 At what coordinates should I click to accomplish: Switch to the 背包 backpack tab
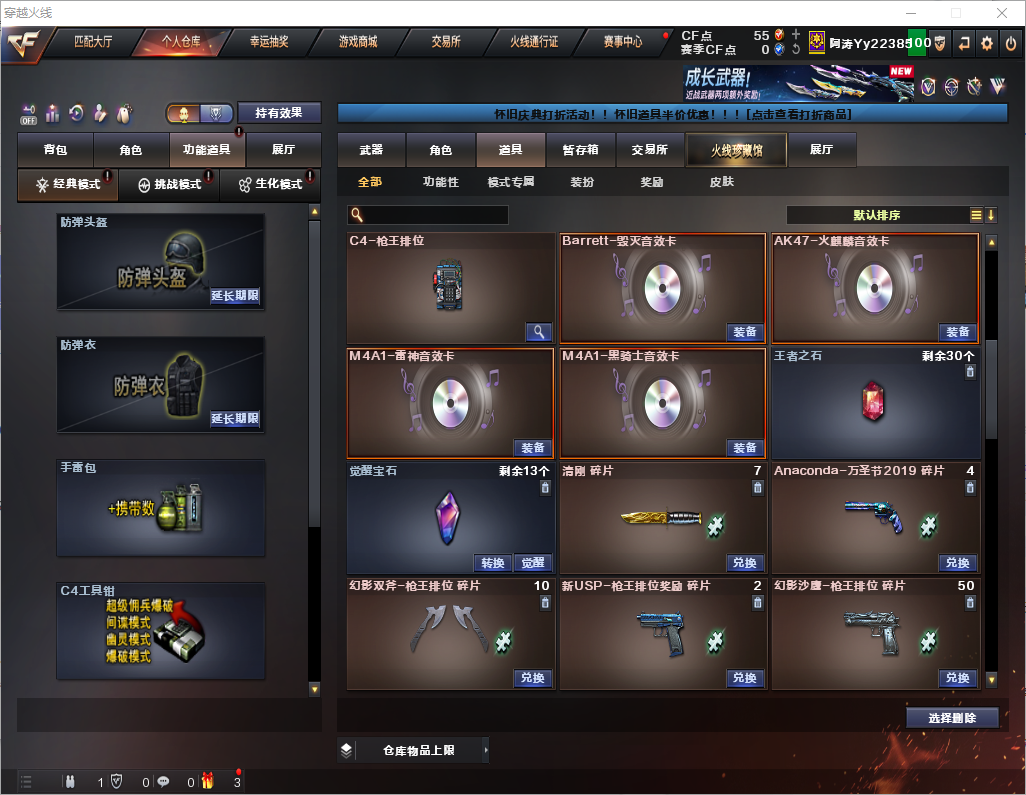[x=55, y=150]
